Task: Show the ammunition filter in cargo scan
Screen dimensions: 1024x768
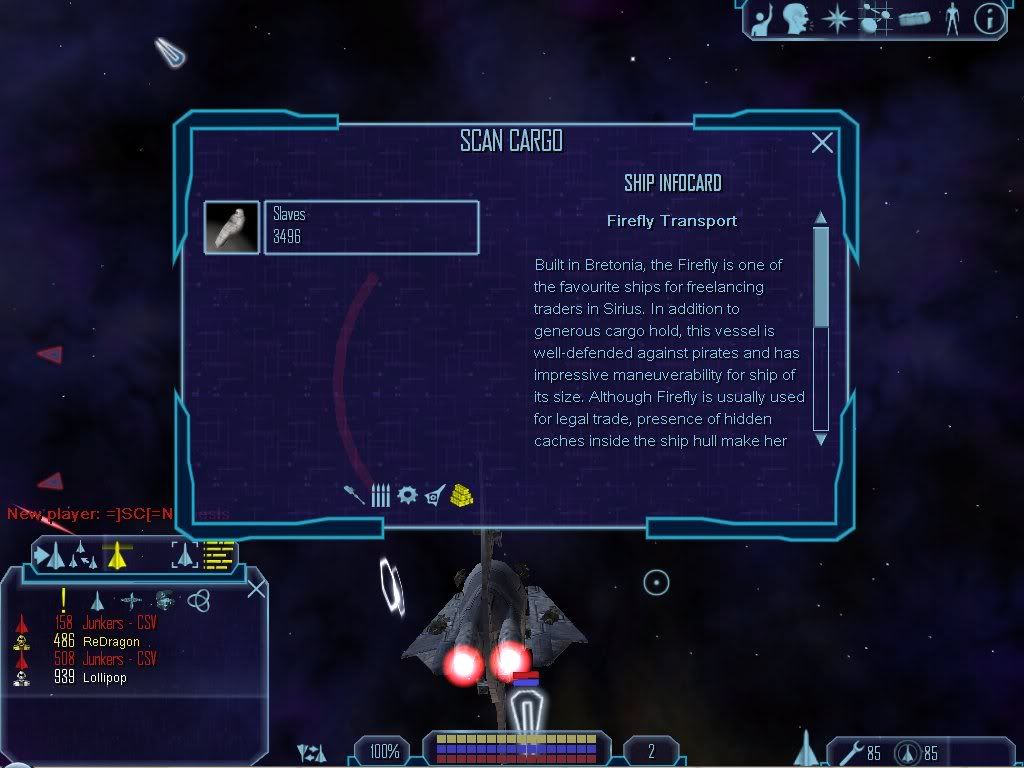Action: [380, 495]
